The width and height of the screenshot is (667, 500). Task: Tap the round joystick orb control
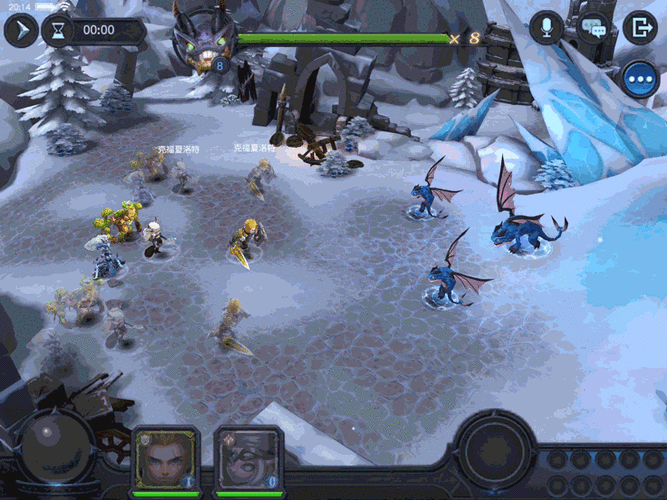coord(44,440)
